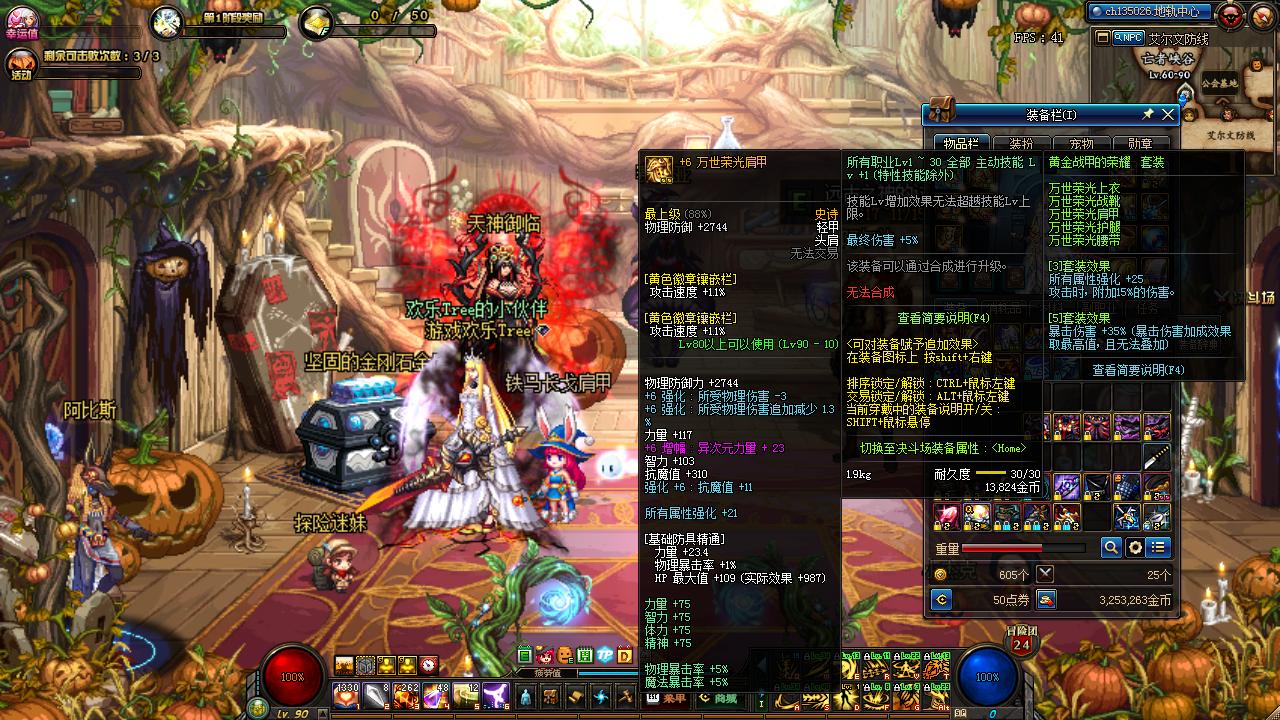The width and height of the screenshot is (1280, 720).
Task: Switch to the 宠物 pet tab
Action: (1081, 144)
